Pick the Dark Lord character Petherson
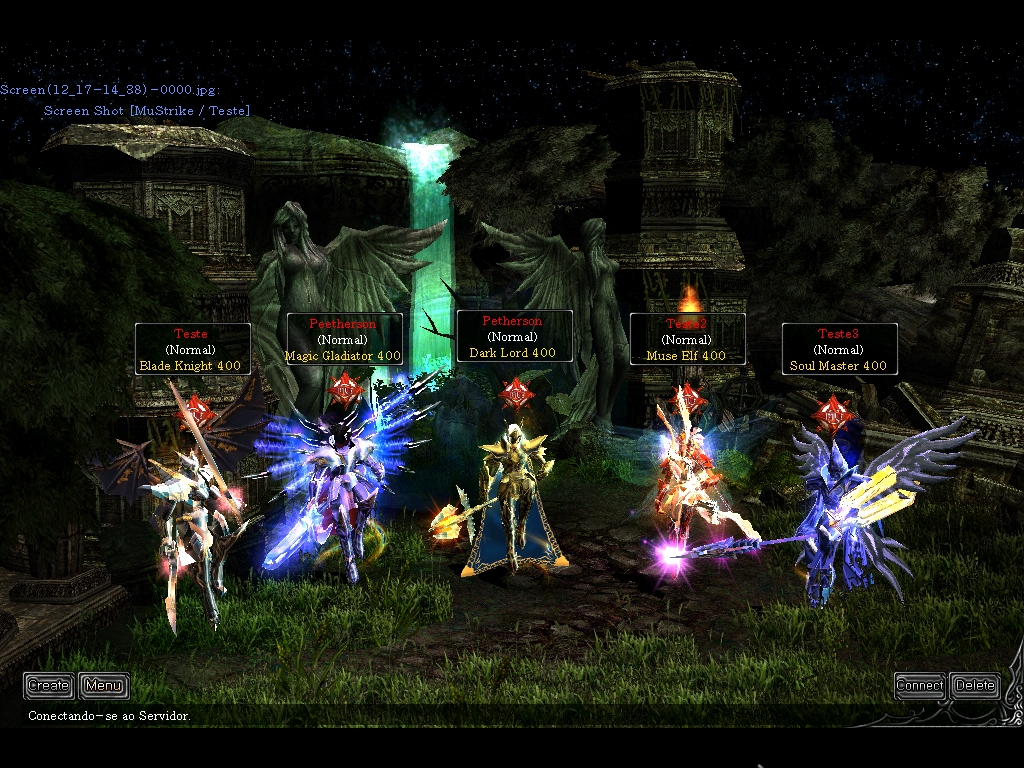The width and height of the screenshot is (1024, 768). pos(514,500)
